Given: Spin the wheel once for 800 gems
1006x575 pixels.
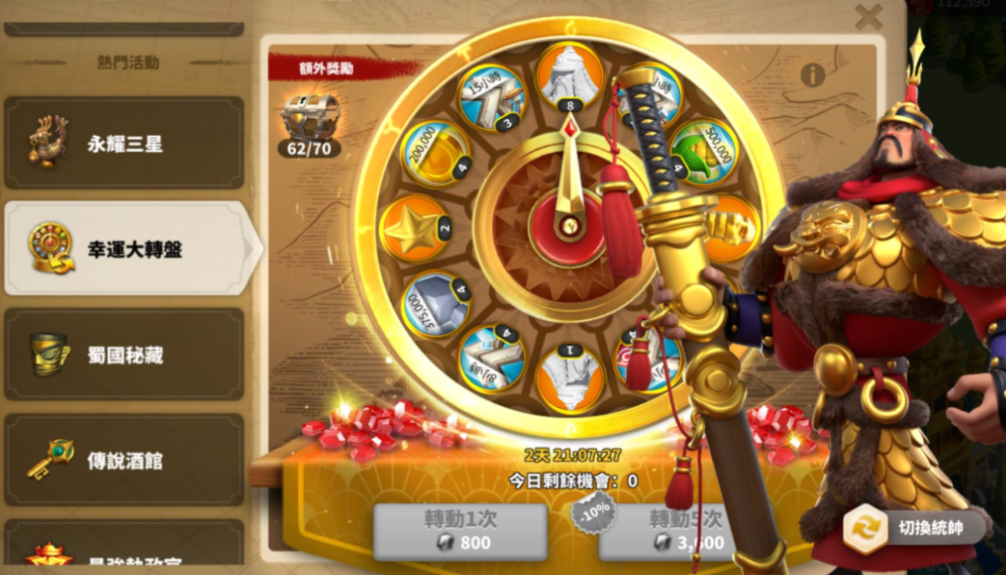Looking at the screenshot, I should [460, 532].
